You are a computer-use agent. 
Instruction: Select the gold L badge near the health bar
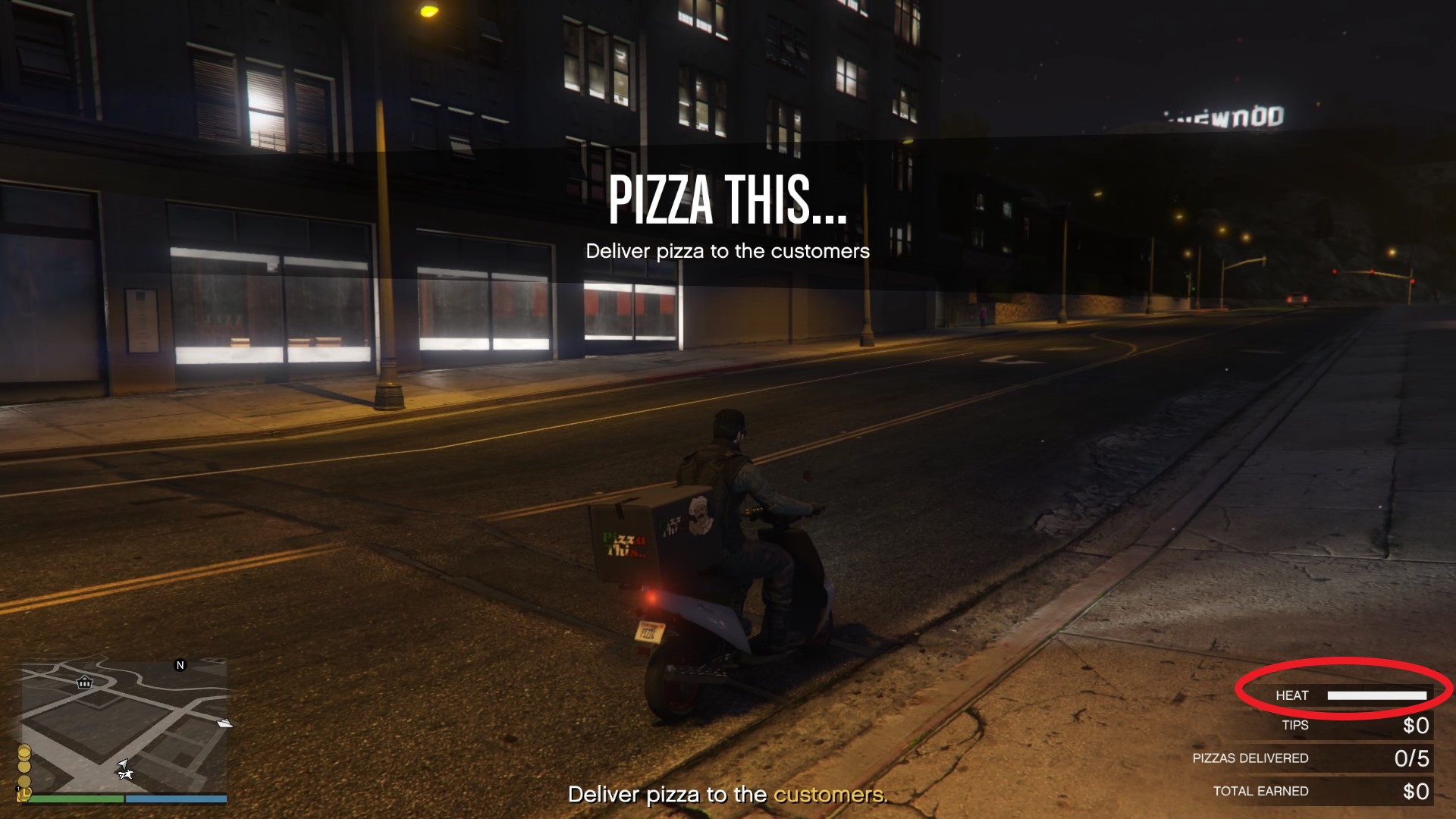click(24, 795)
